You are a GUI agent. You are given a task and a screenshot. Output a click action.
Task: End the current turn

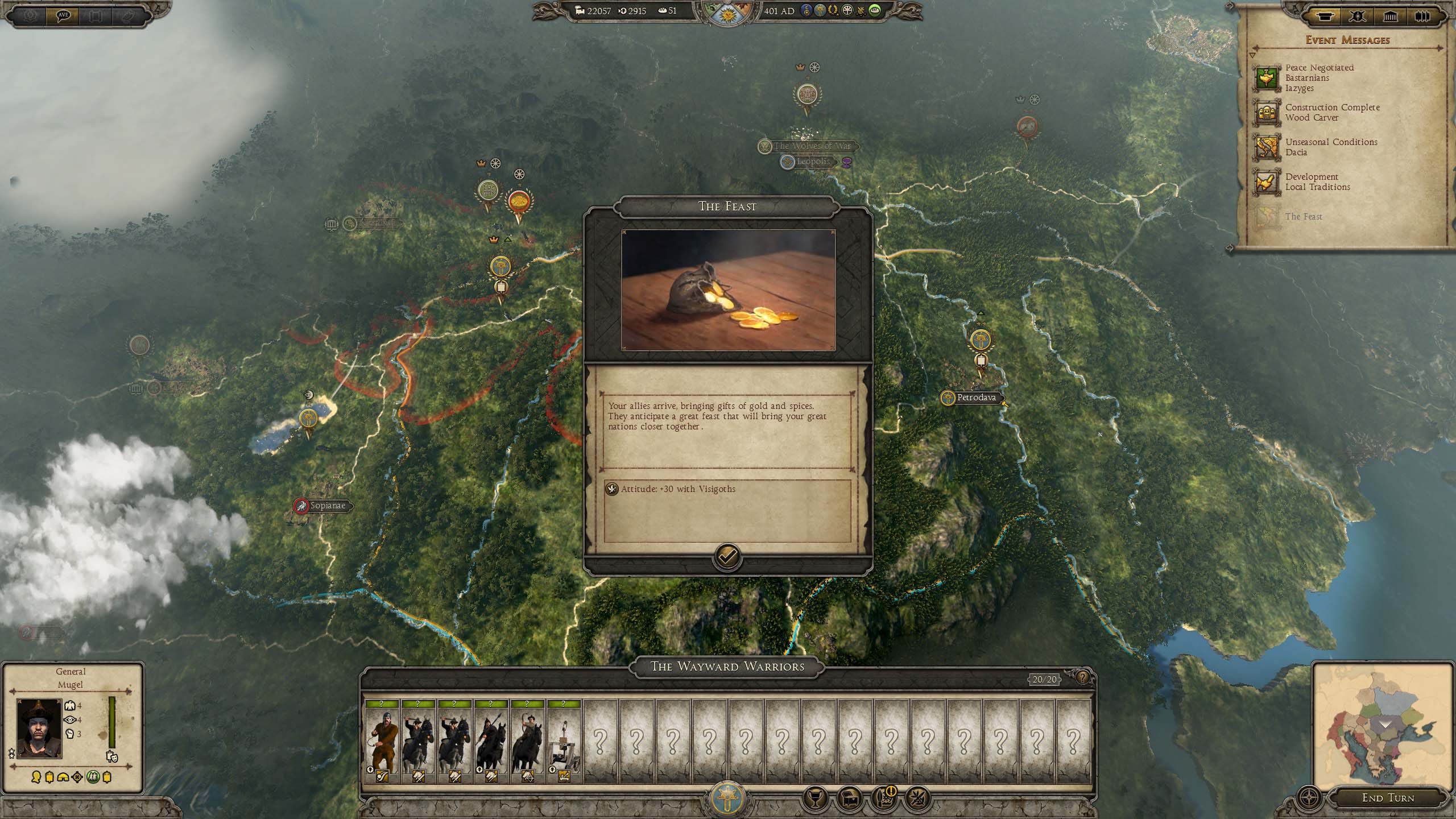coord(1388,797)
